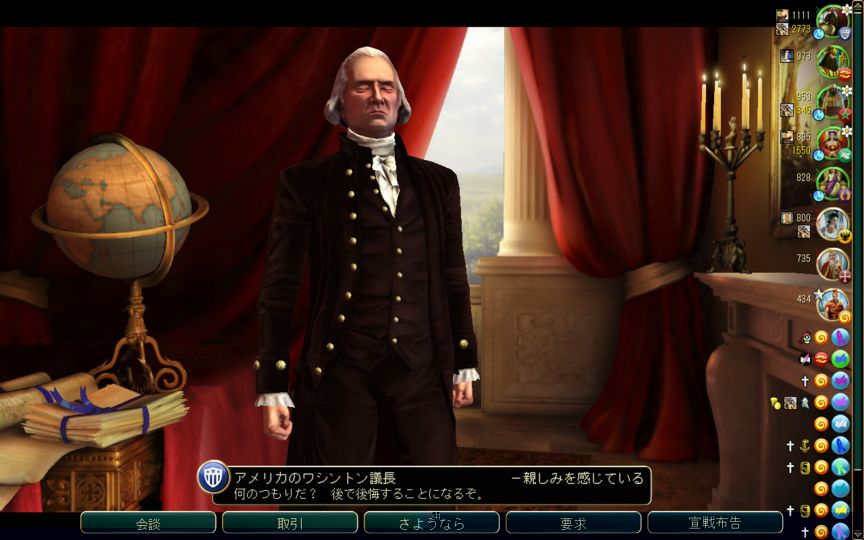Click the starred leader portrait scoring 434
Image resolution: width=864 pixels, height=540 pixels.
(x=832, y=303)
